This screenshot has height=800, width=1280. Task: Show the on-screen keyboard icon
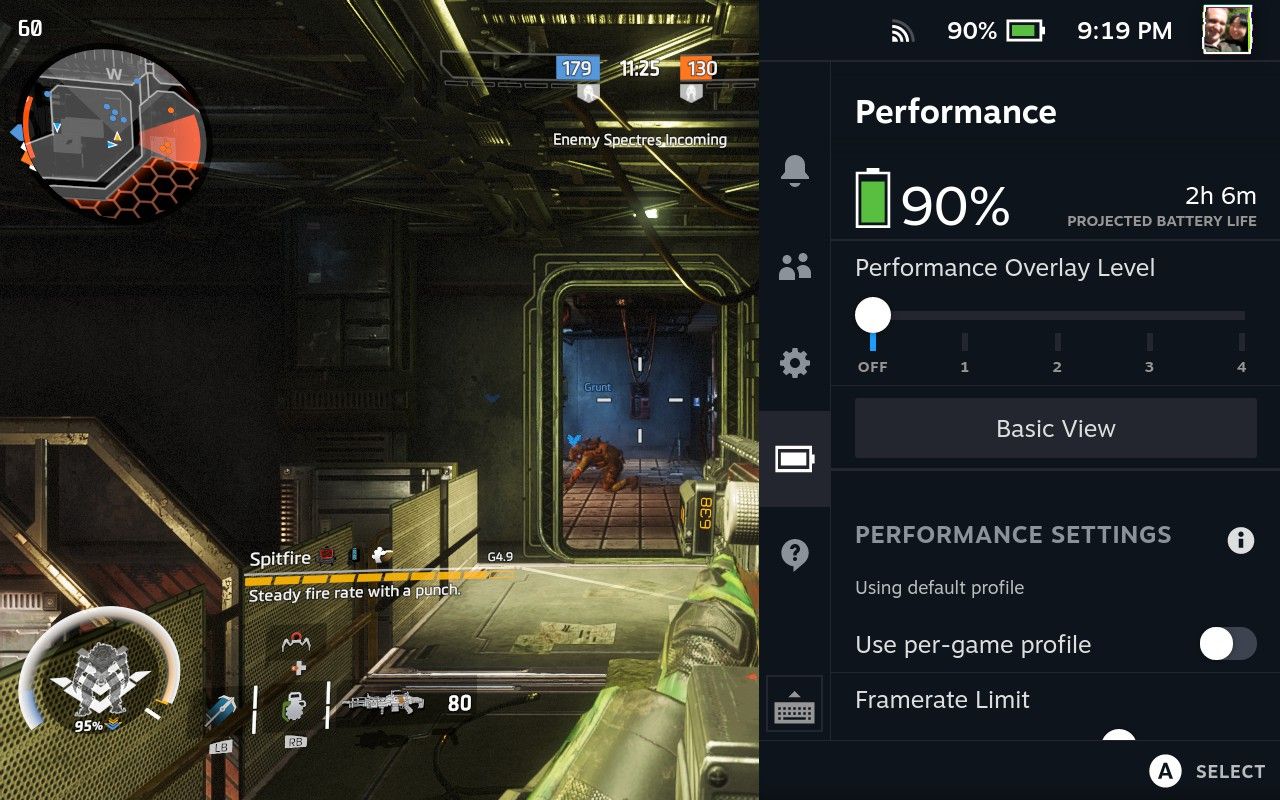[x=795, y=708]
